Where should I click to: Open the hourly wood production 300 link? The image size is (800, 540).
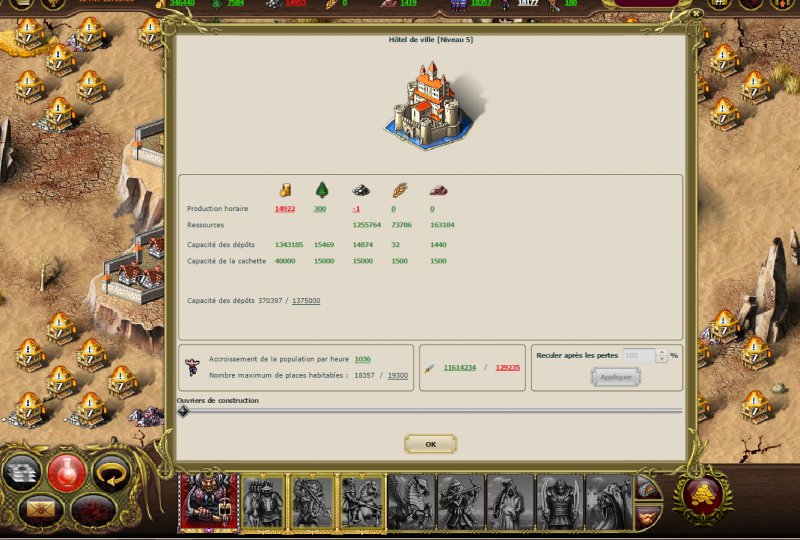(320, 208)
